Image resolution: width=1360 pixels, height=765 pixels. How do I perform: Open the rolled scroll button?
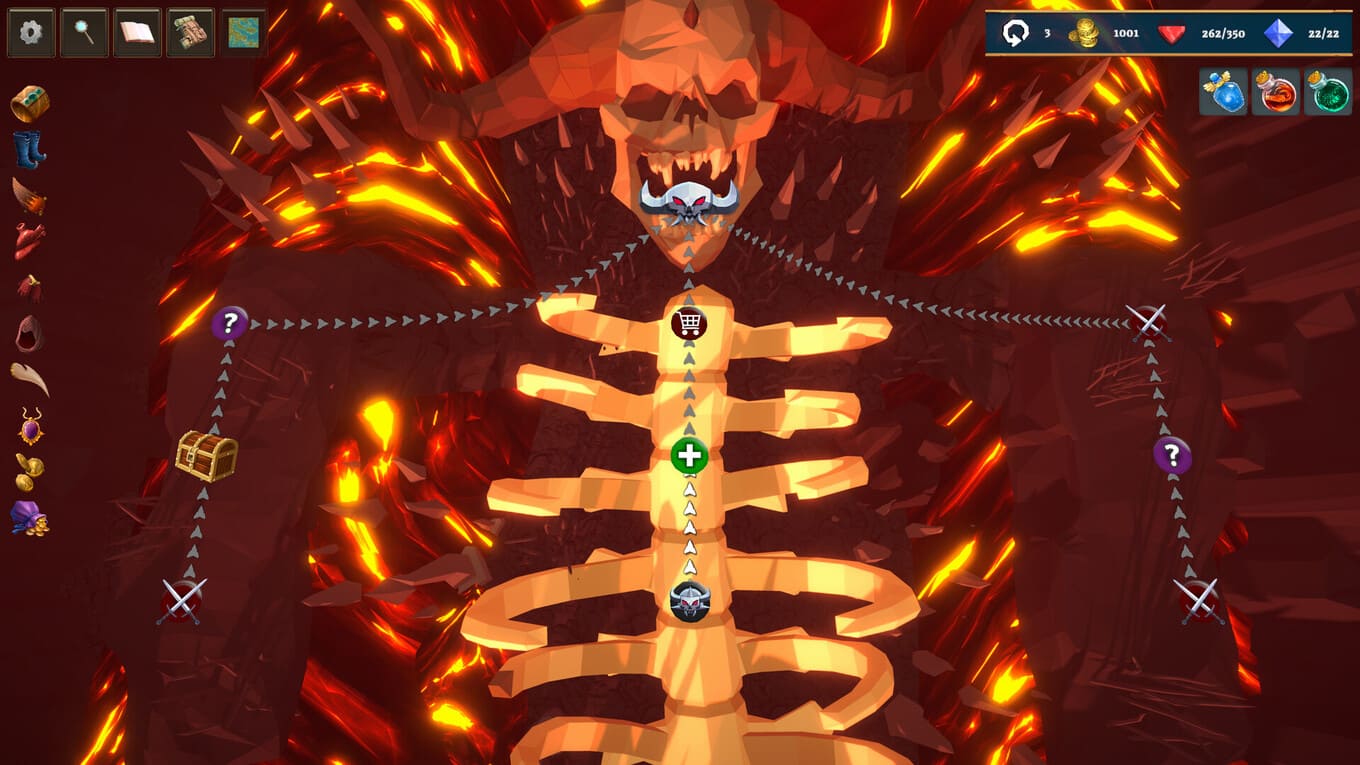190,33
